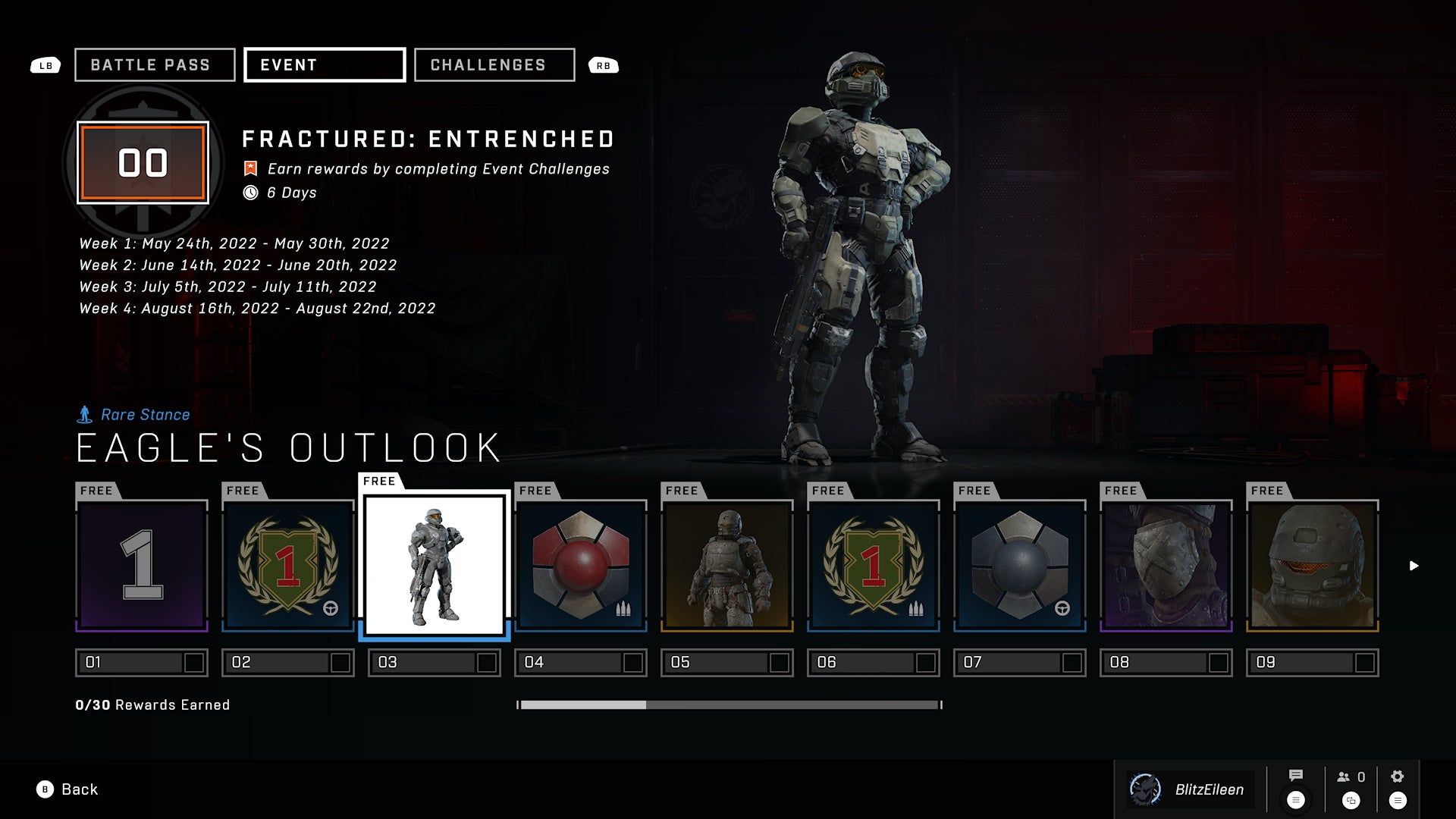Choose the tier 02 emblem reward
Screen dimensions: 1456x819
coord(288,566)
